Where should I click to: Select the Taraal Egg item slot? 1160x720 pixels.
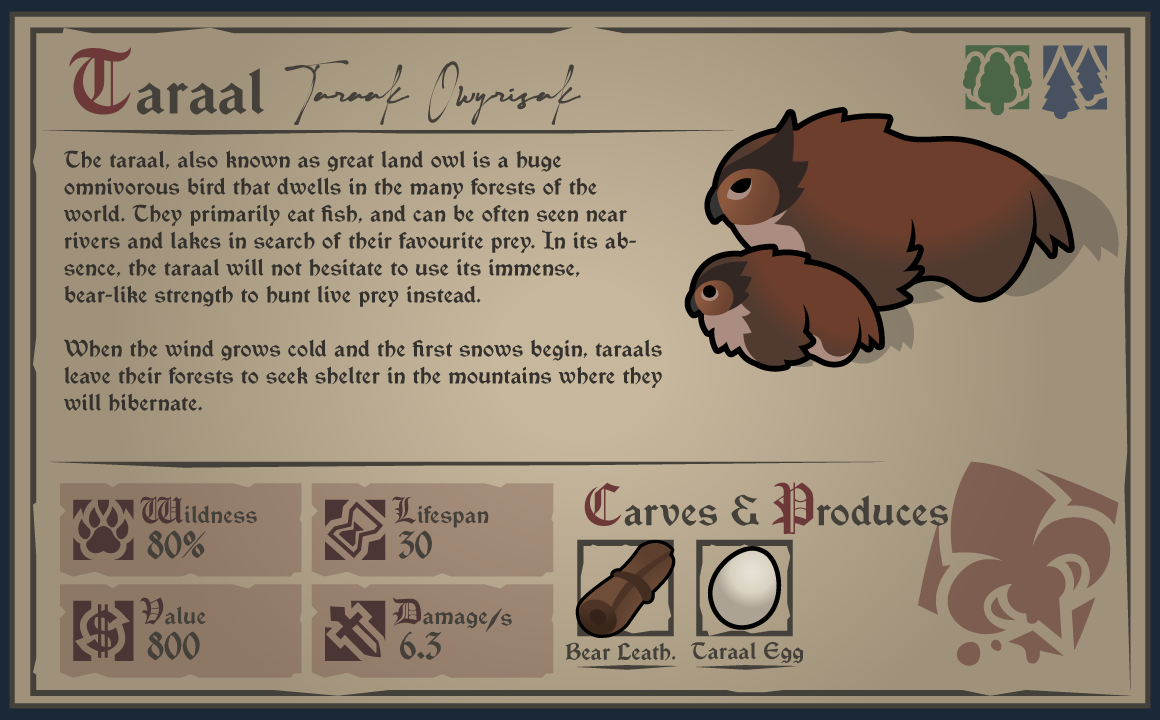pos(744,589)
